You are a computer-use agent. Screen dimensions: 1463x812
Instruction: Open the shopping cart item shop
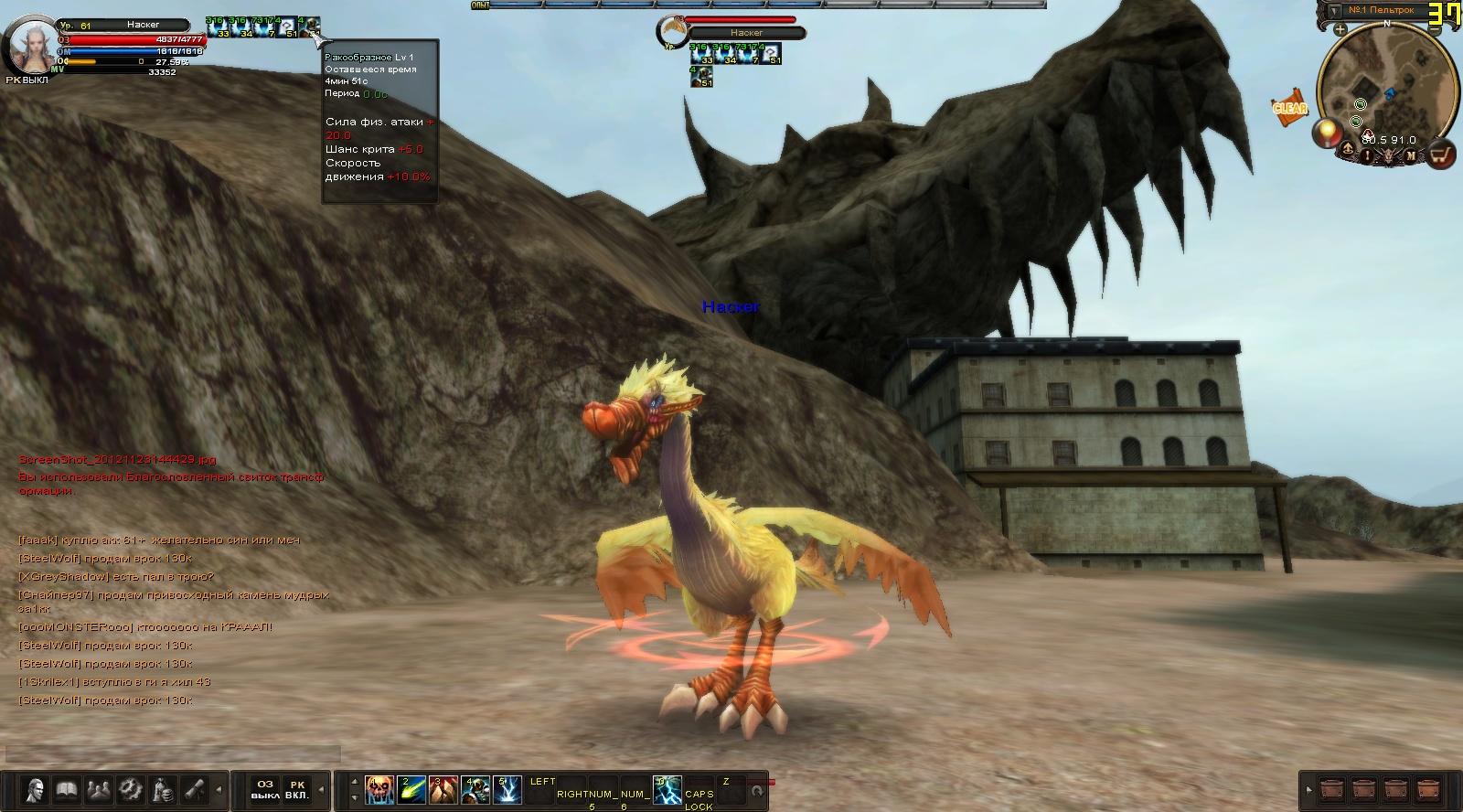click(x=1441, y=156)
